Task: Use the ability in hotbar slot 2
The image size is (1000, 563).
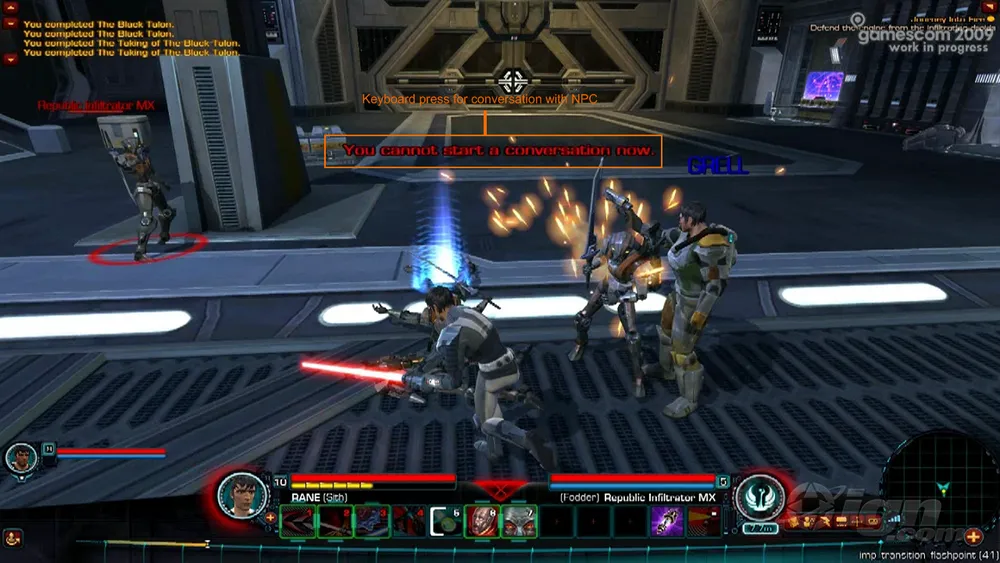Action: 334,522
